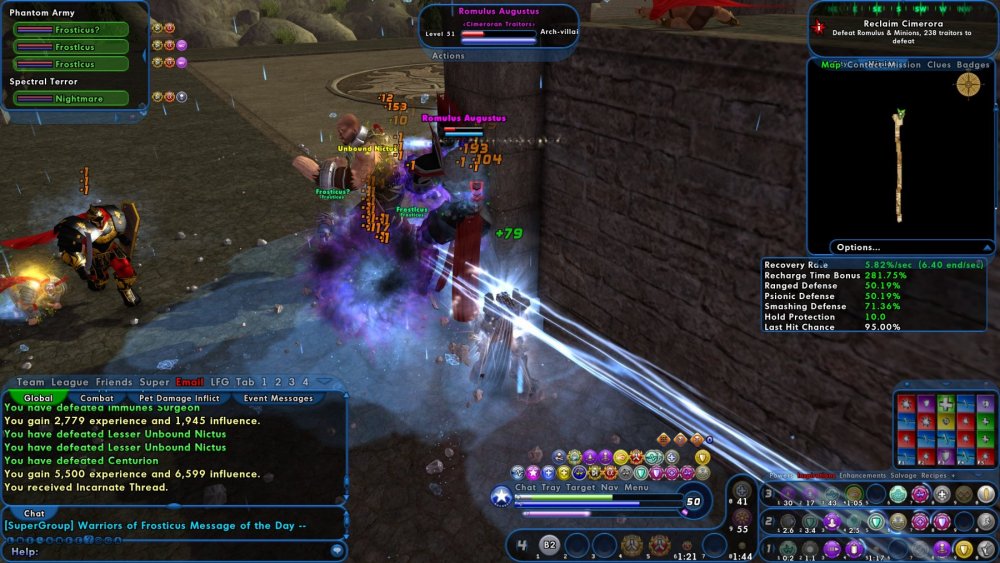Open the Email window
Screen dimensions: 1000x563
coord(190,382)
